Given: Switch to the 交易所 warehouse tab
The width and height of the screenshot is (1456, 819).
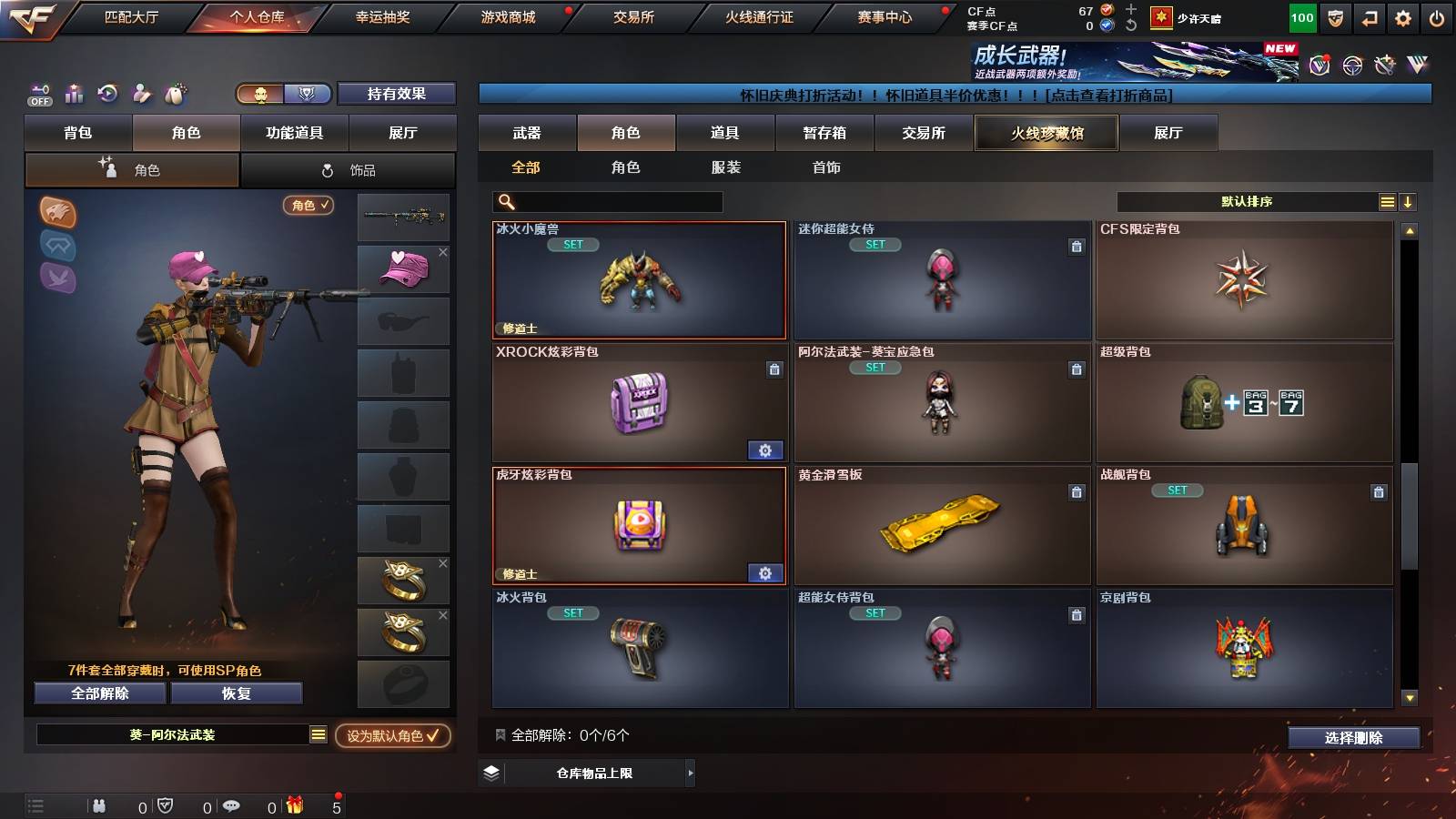Looking at the screenshot, I should [922, 133].
